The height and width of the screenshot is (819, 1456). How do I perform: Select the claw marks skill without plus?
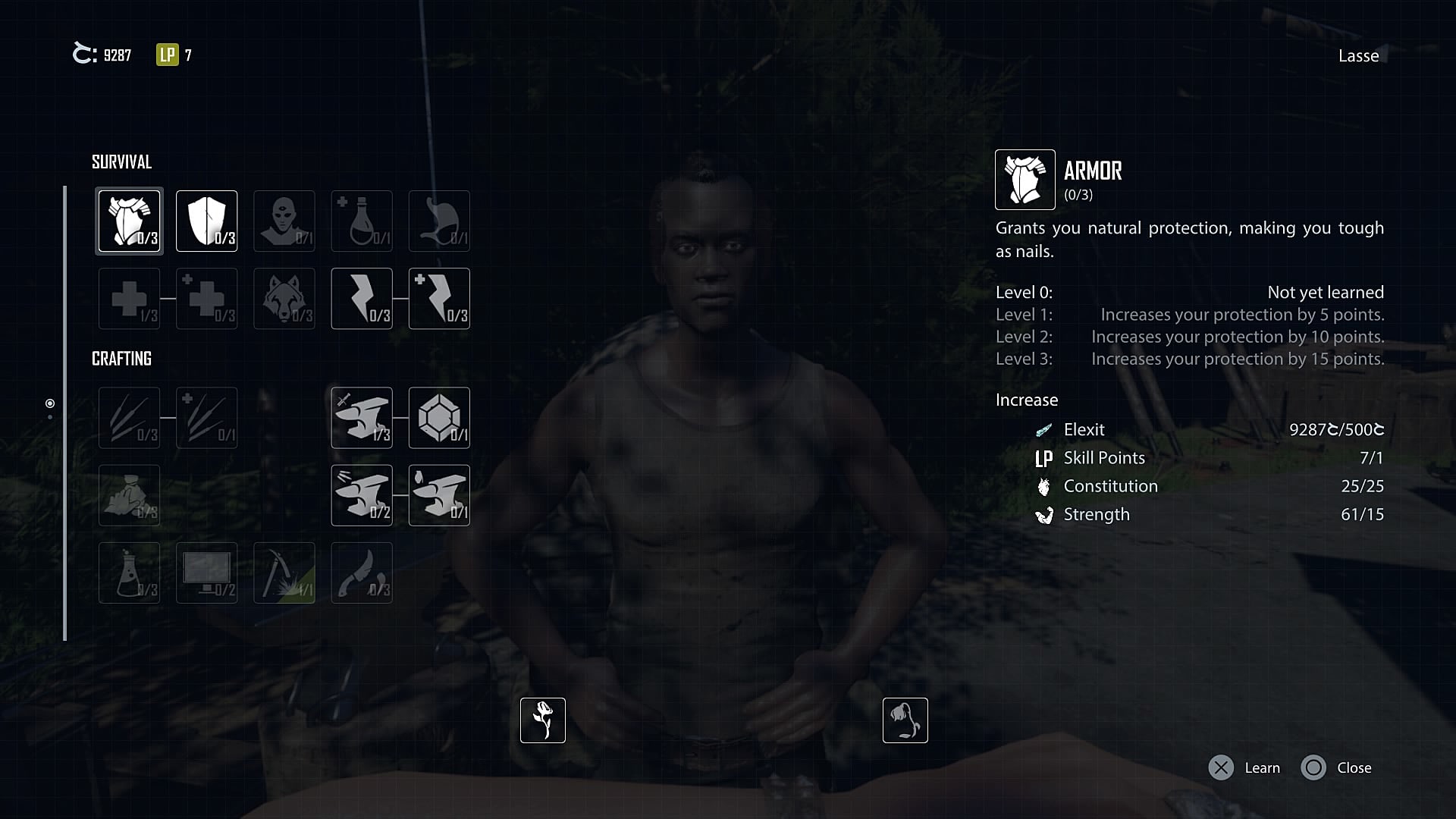point(129,418)
